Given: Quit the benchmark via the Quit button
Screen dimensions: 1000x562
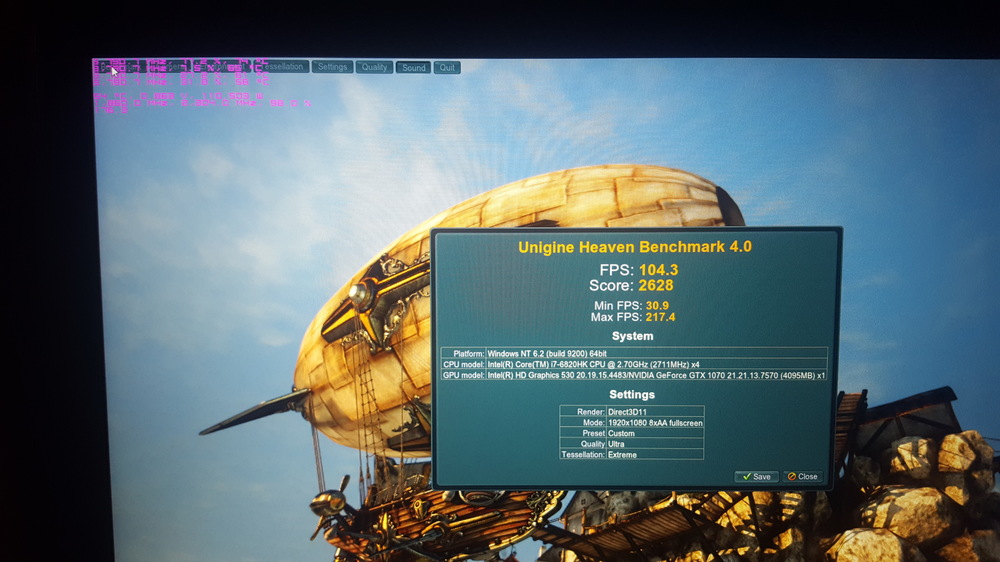Looking at the screenshot, I should pyautogui.click(x=447, y=68).
